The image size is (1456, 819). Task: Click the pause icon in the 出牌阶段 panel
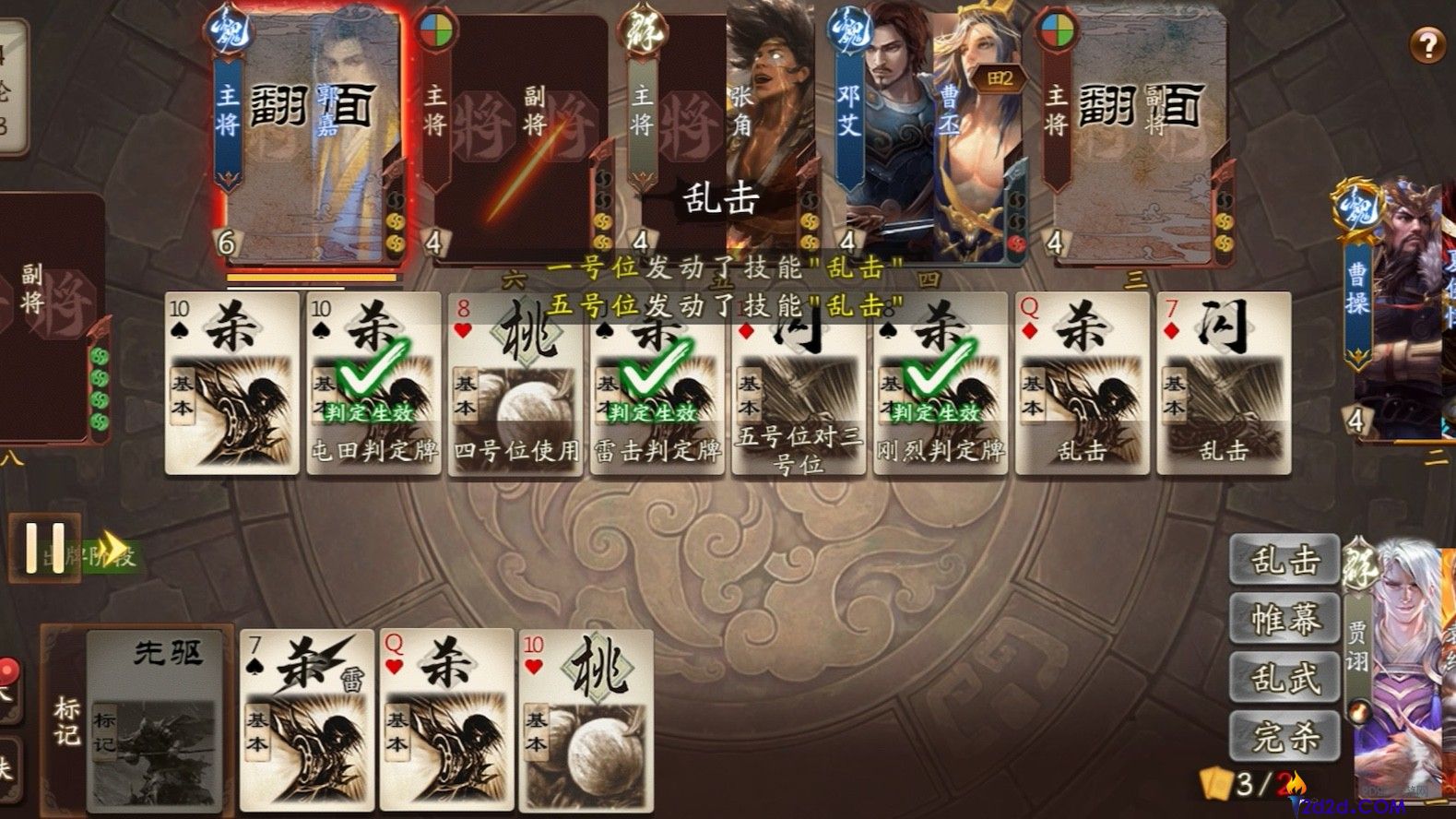[x=45, y=547]
